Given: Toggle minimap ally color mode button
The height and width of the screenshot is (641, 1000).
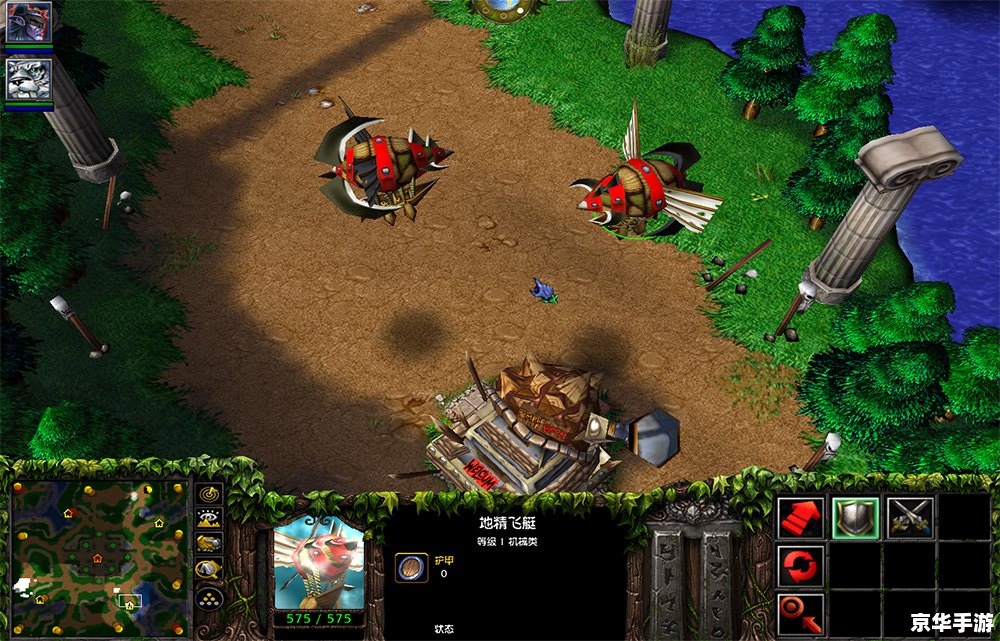Looking at the screenshot, I should [x=209, y=544].
